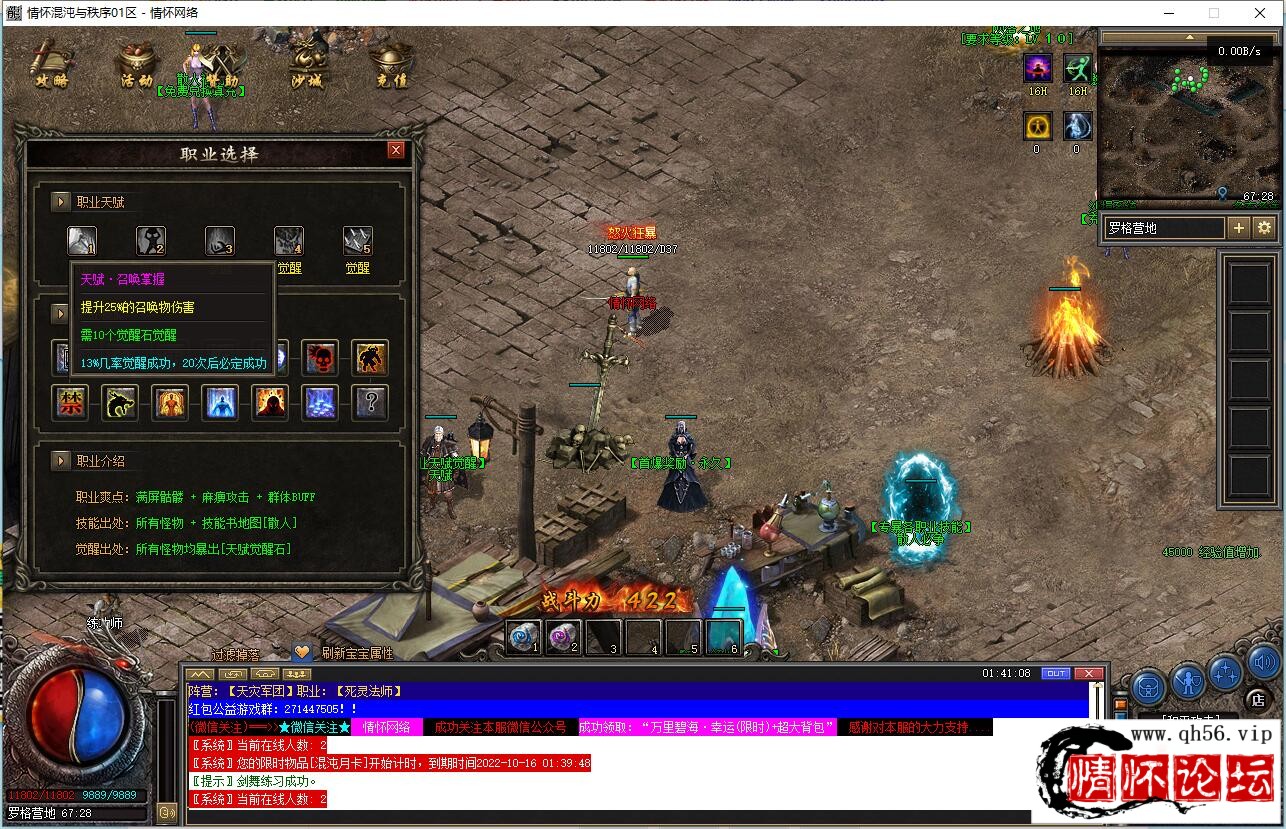Click the plus button beside the map name
The image size is (1286, 829).
point(1238,228)
